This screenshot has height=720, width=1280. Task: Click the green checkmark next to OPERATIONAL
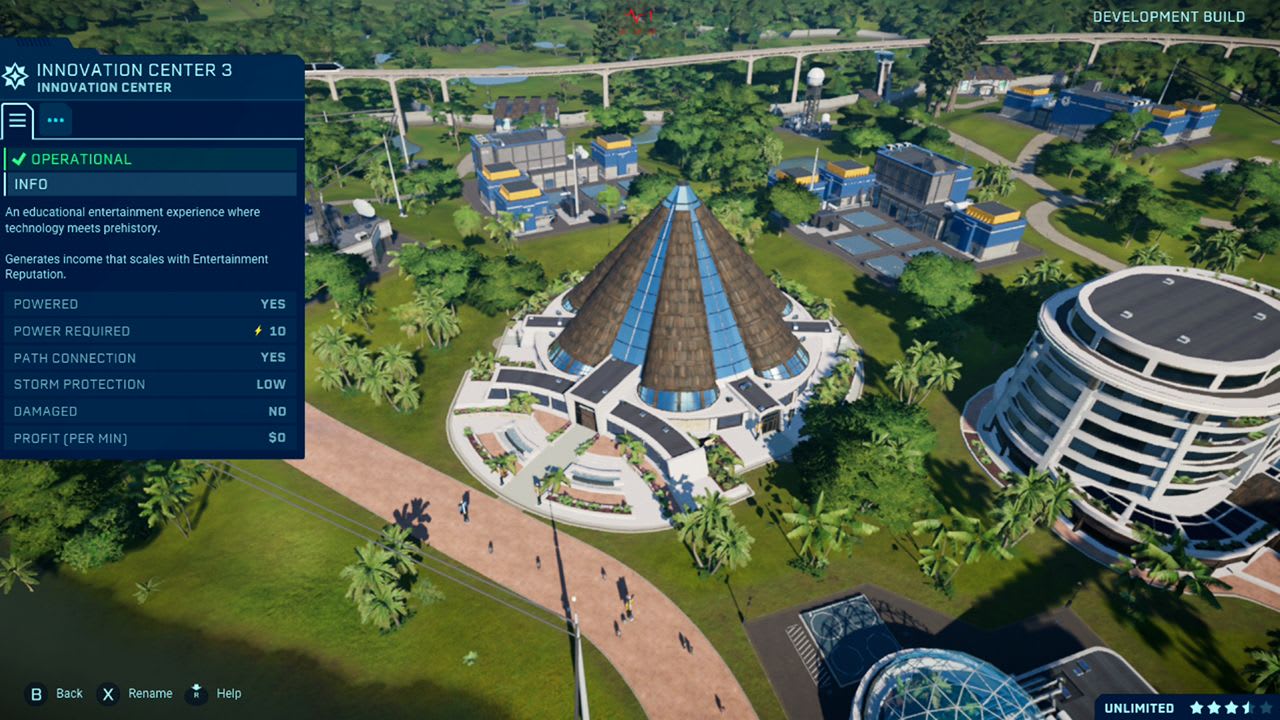click(x=19, y=158)
